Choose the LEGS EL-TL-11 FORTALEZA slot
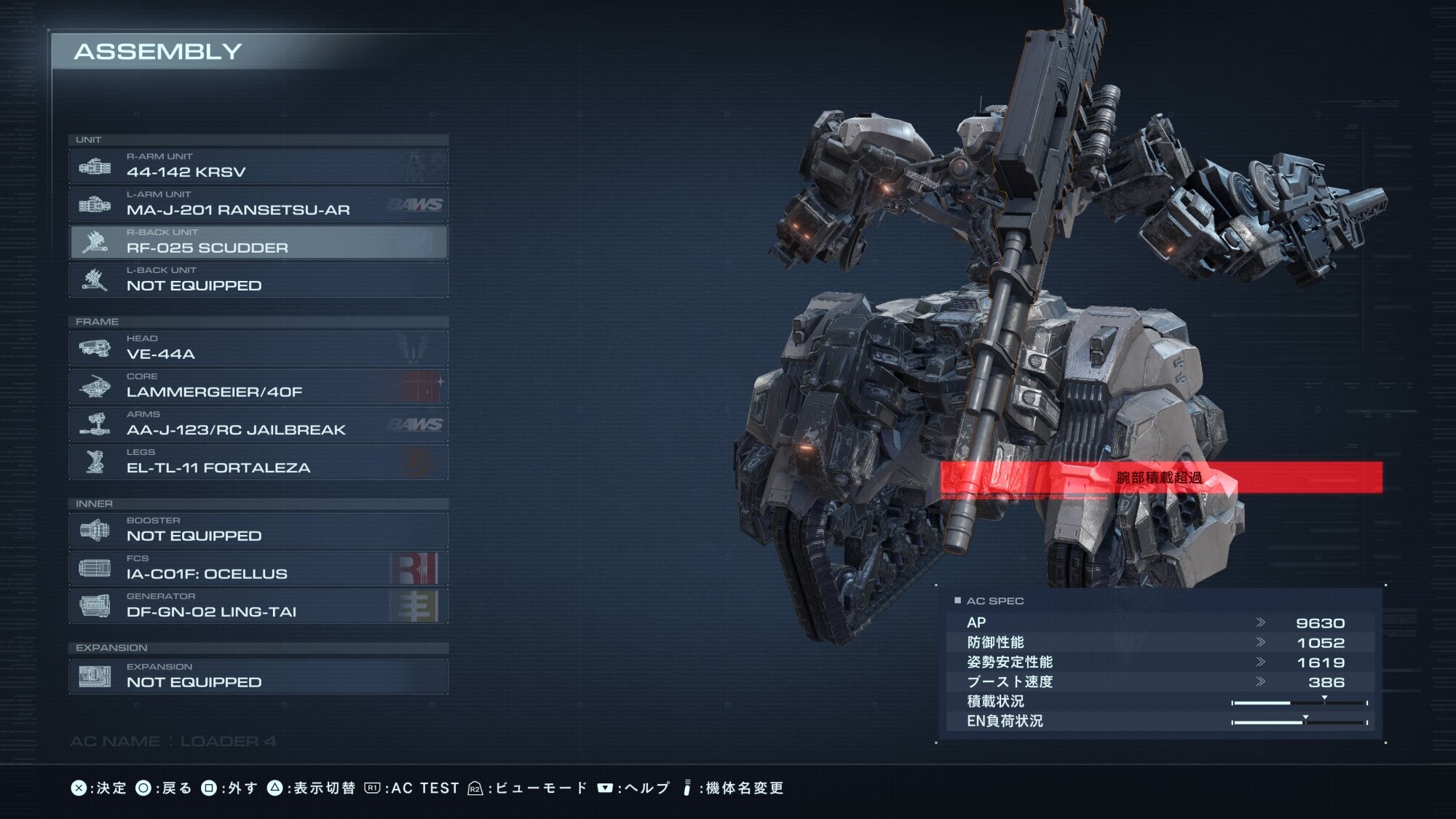 click(258, 462)
